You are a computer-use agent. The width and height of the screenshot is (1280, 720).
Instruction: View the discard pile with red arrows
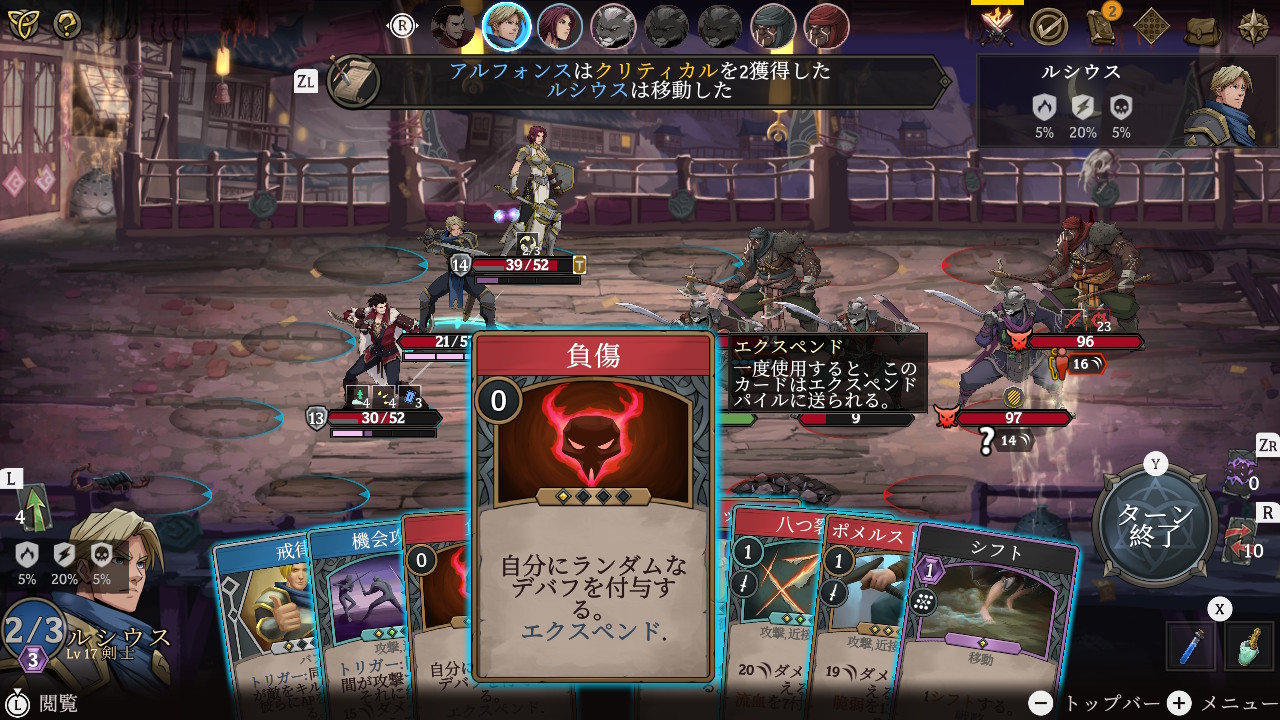tap(1240, 540)
